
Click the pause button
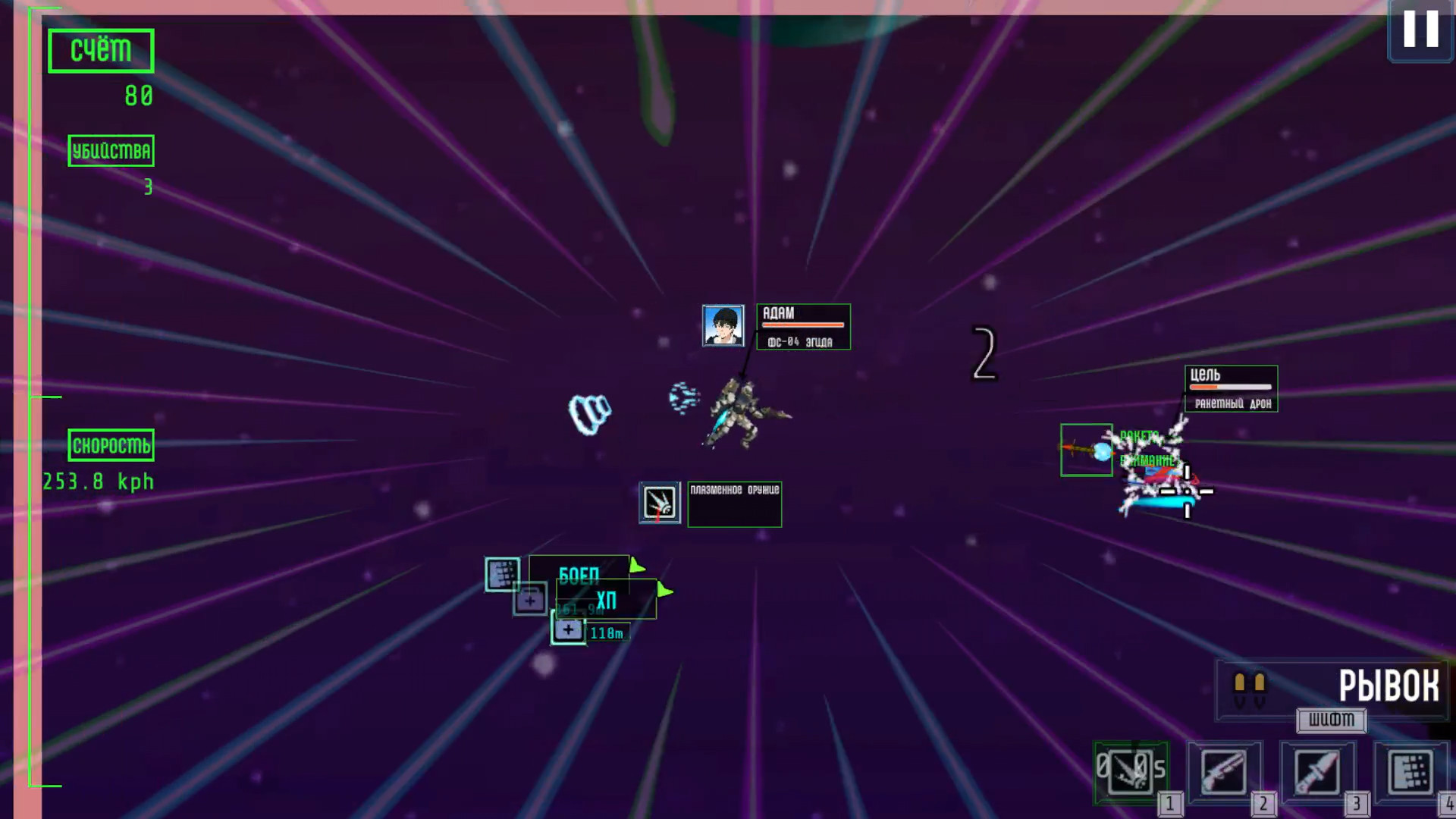pyautogui.click(x=1420, y=32)
